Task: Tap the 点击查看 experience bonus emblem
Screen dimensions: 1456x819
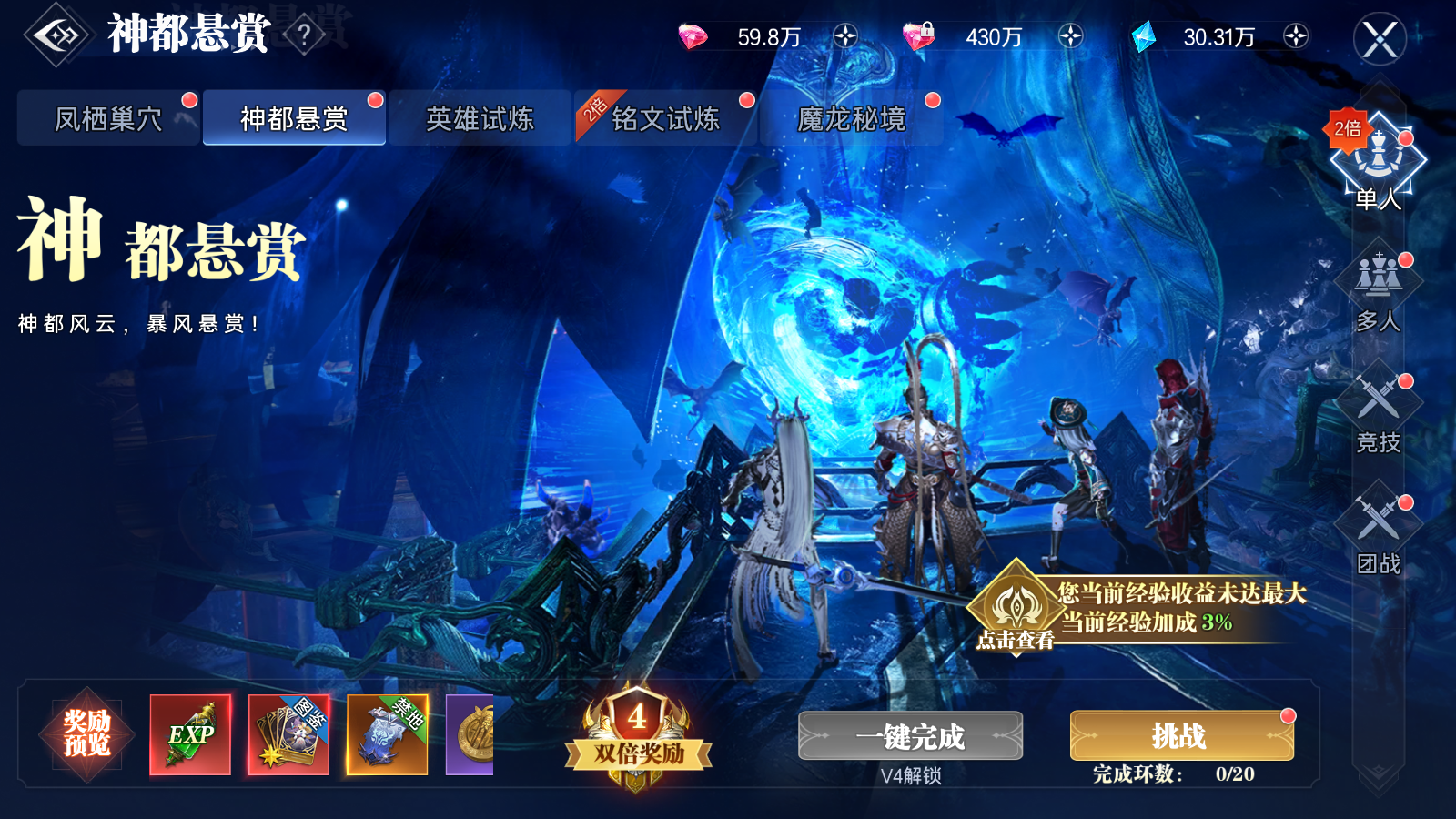Action: [x=1016, y=605]
